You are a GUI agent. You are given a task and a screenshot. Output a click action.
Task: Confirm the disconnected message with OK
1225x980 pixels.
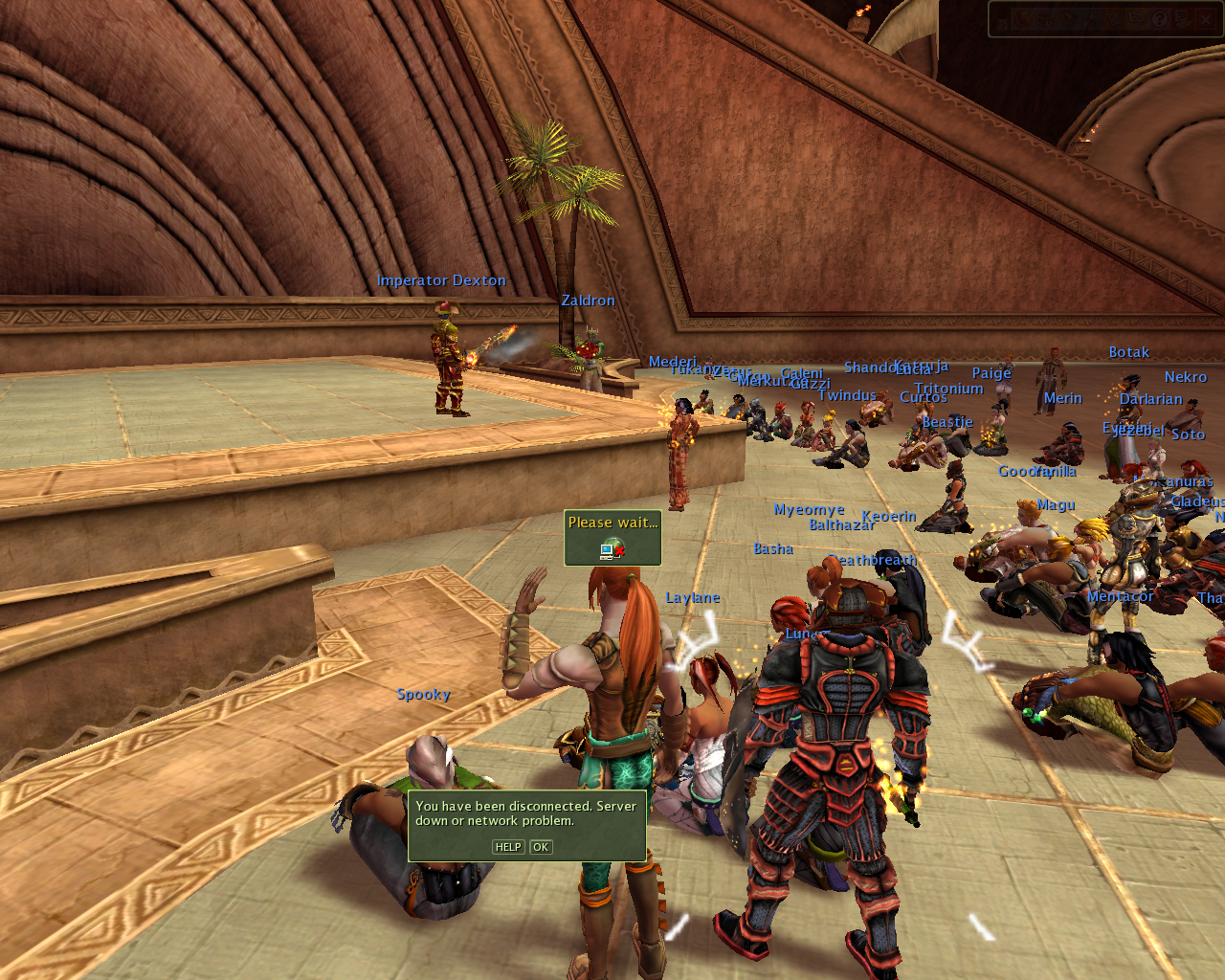541,847
